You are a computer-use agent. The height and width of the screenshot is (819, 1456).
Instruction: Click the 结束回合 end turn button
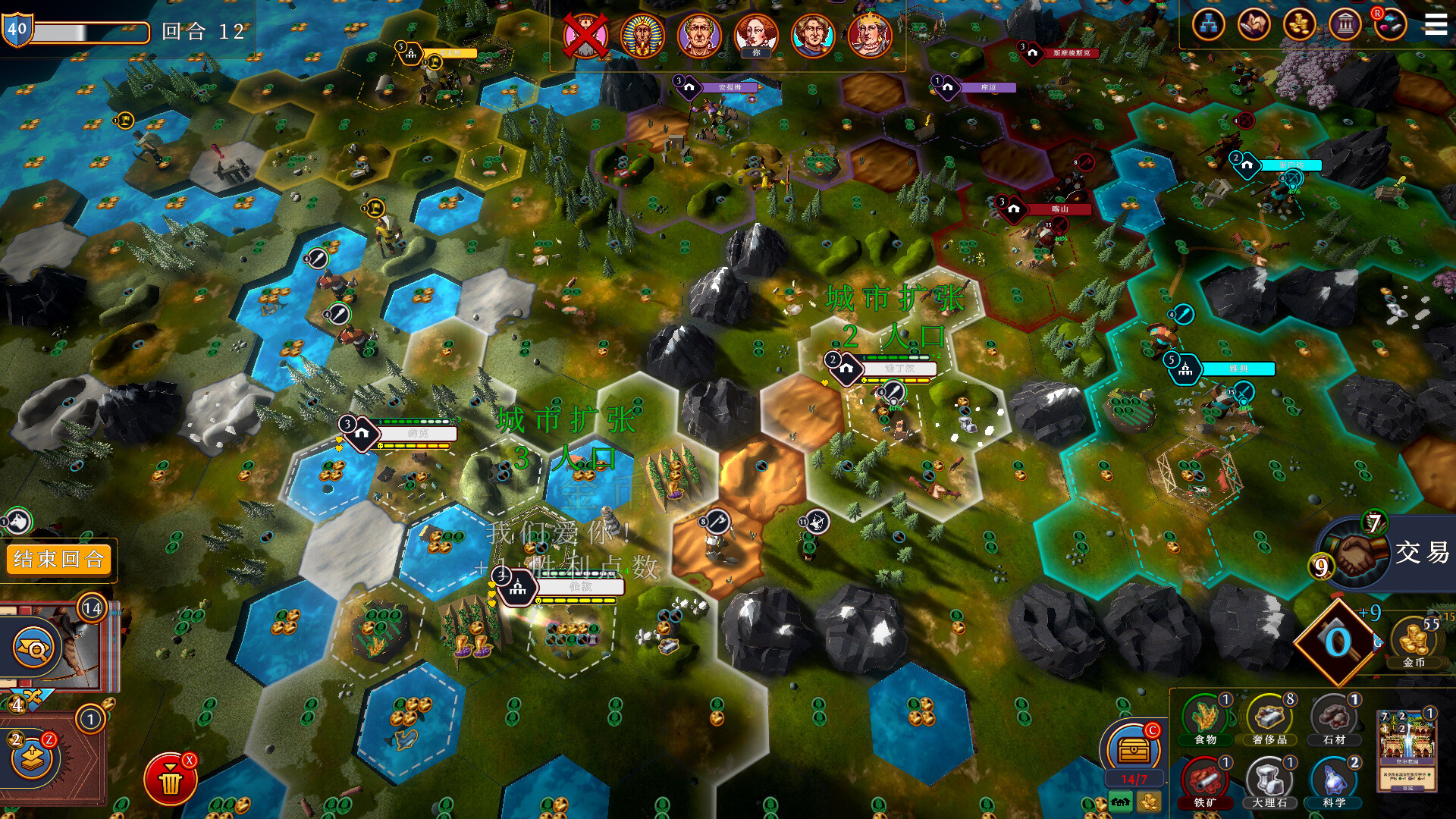[59, 560]
